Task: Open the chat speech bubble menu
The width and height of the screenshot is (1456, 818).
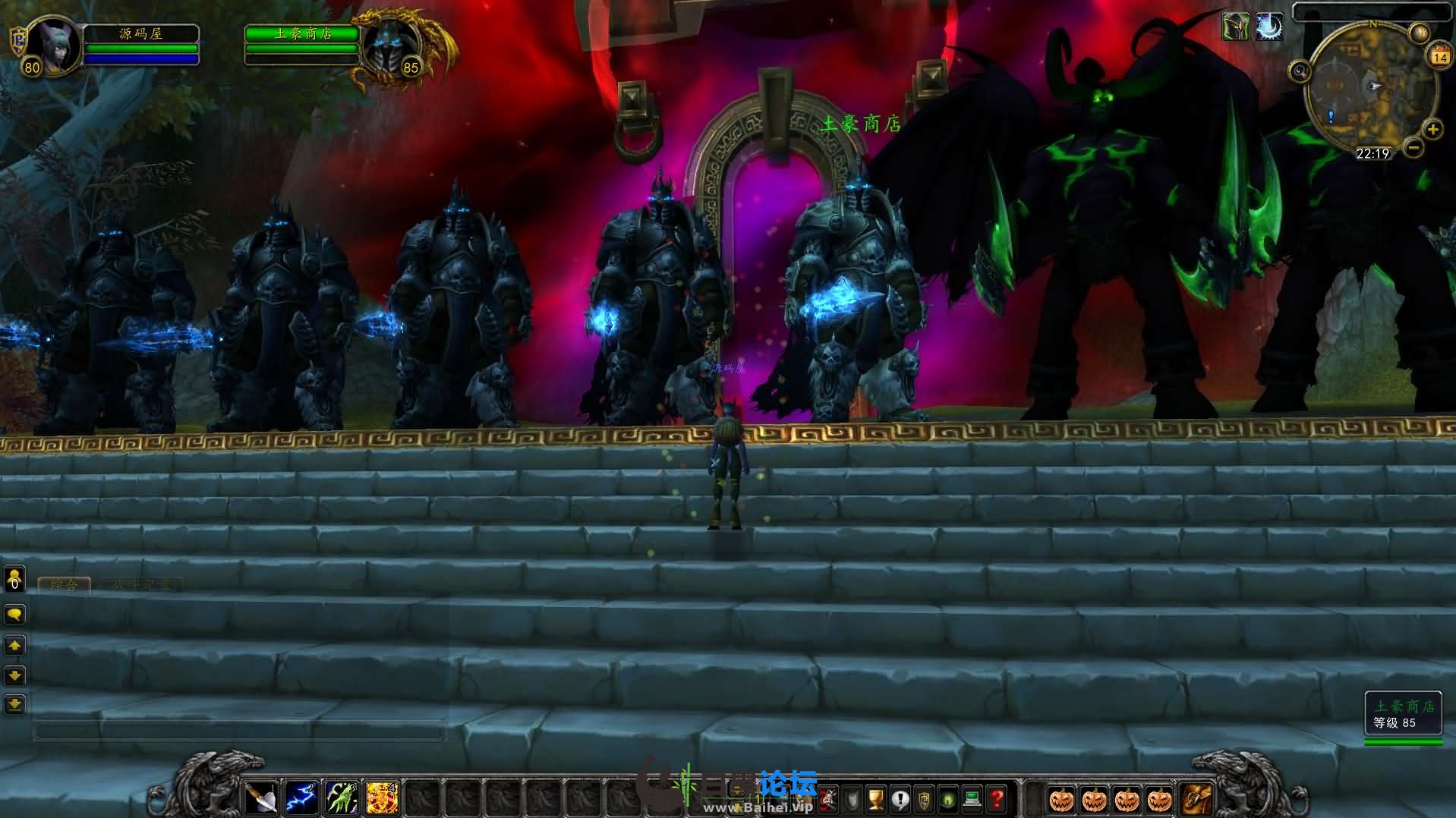Action: 14,614
